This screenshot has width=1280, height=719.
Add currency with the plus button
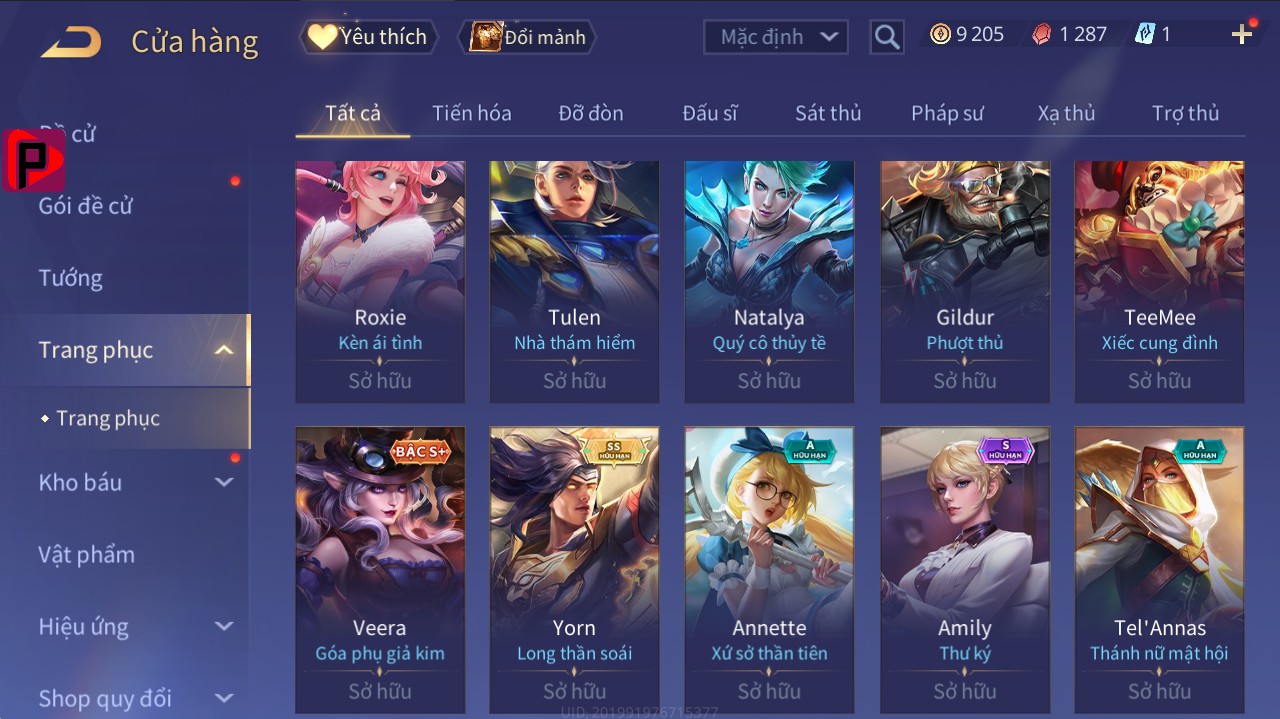(x=1241, y=35)
